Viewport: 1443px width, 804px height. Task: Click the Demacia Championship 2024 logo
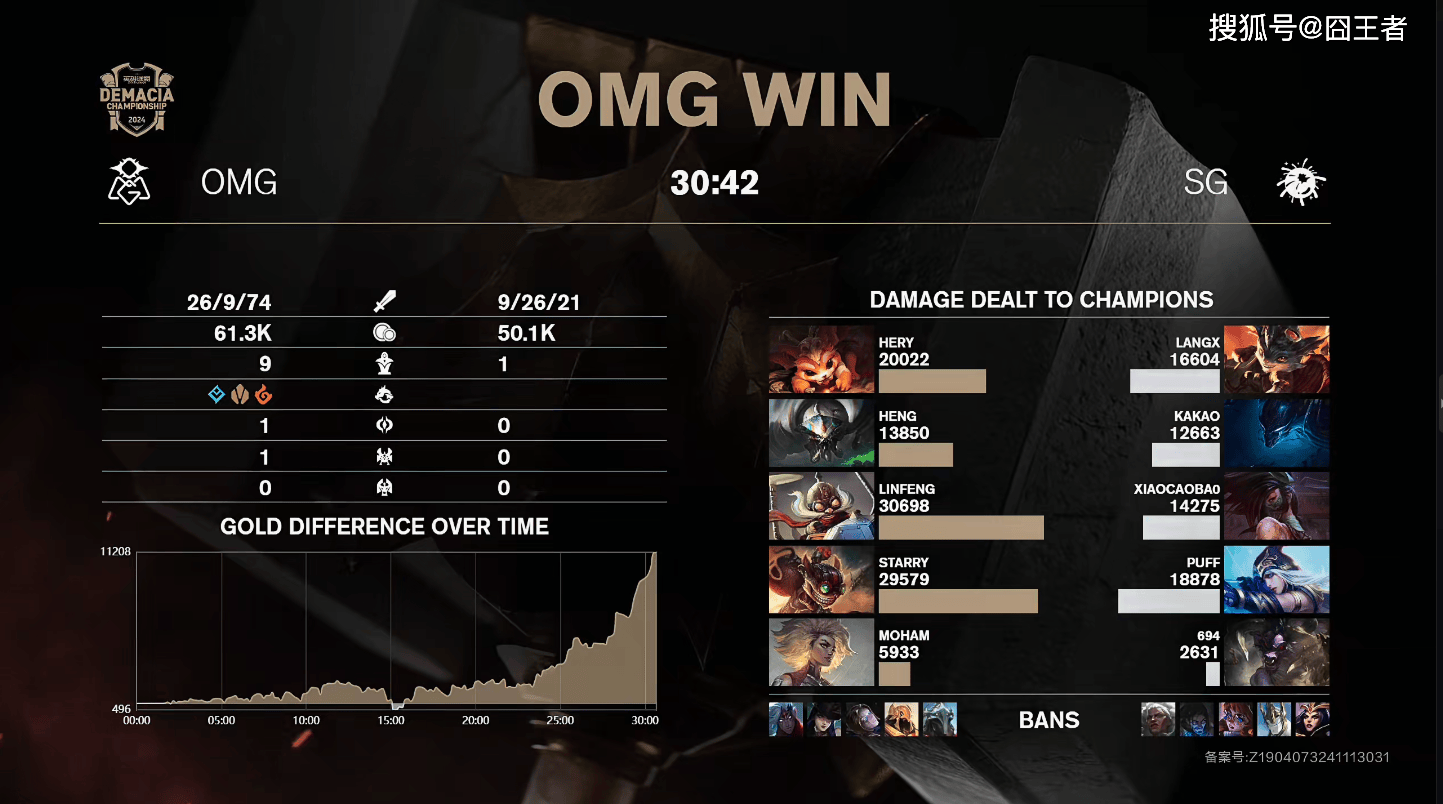tap(137, 100)
